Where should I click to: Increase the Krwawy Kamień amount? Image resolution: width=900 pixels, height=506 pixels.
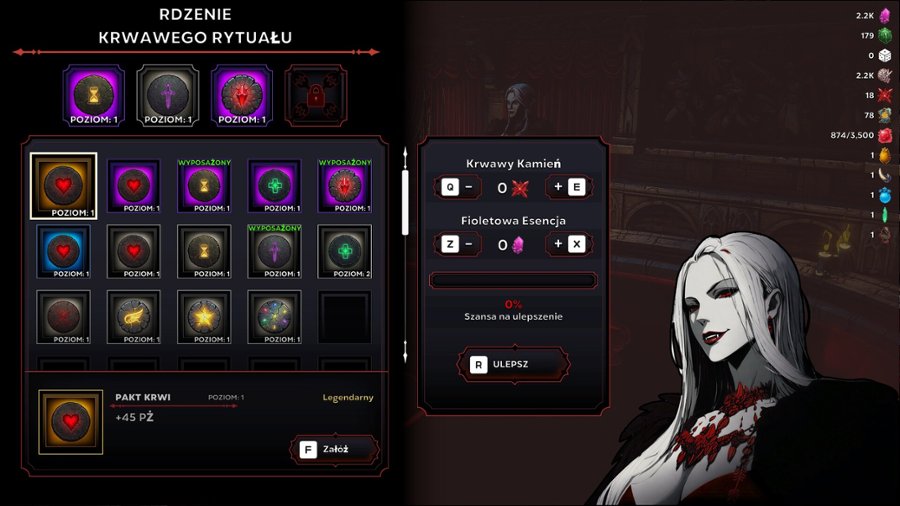(569, 187)
